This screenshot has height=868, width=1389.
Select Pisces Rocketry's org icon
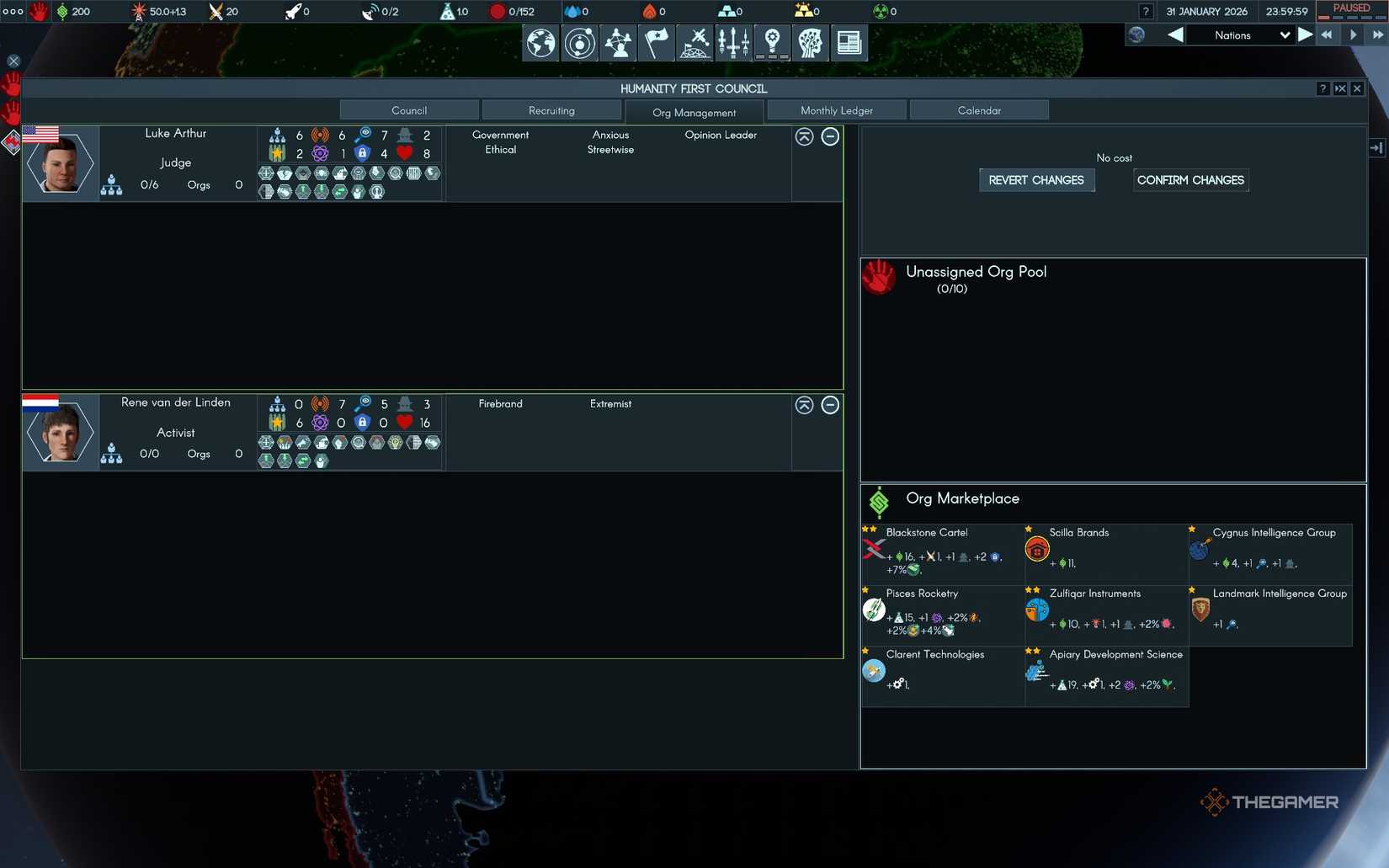pos(872,610)
